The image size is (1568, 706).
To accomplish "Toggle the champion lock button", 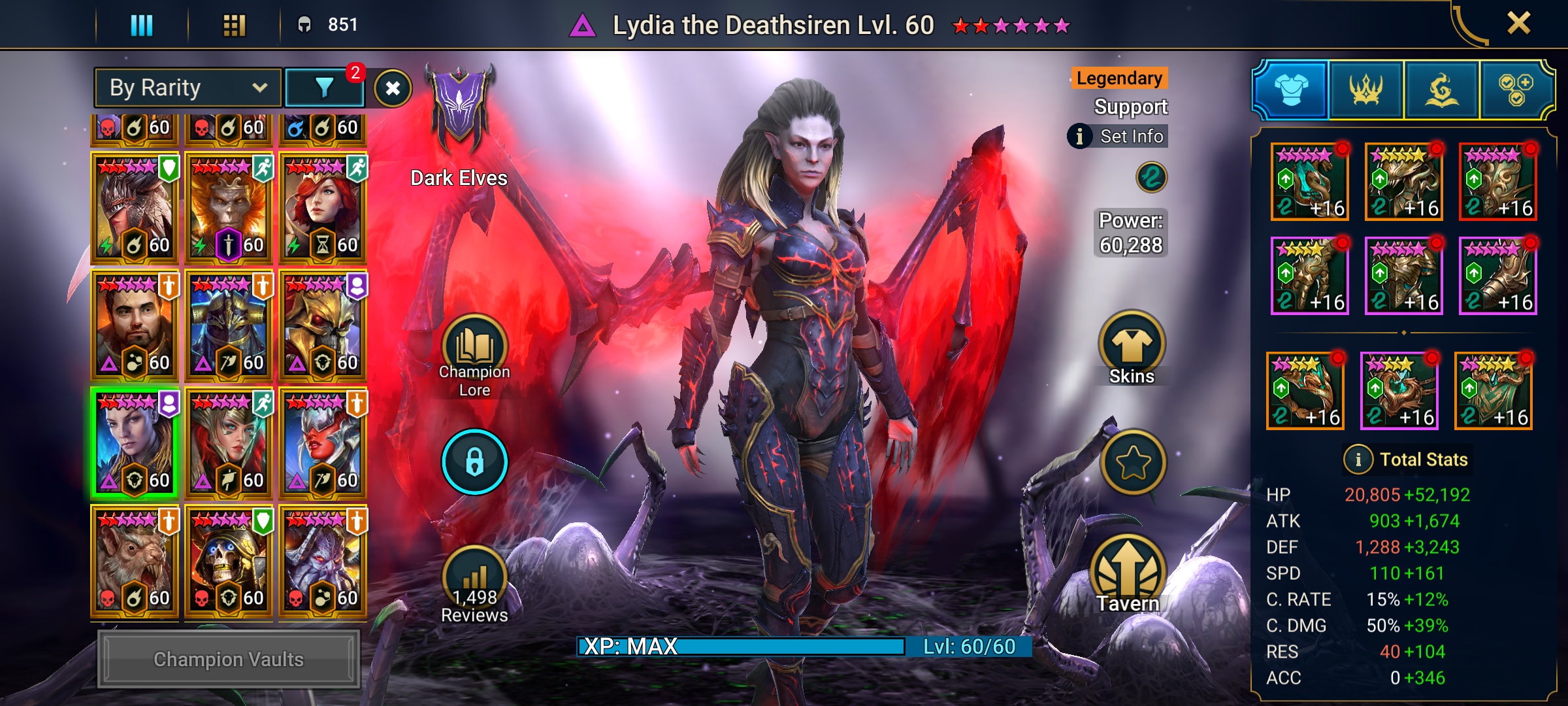I will coord(474,462).
